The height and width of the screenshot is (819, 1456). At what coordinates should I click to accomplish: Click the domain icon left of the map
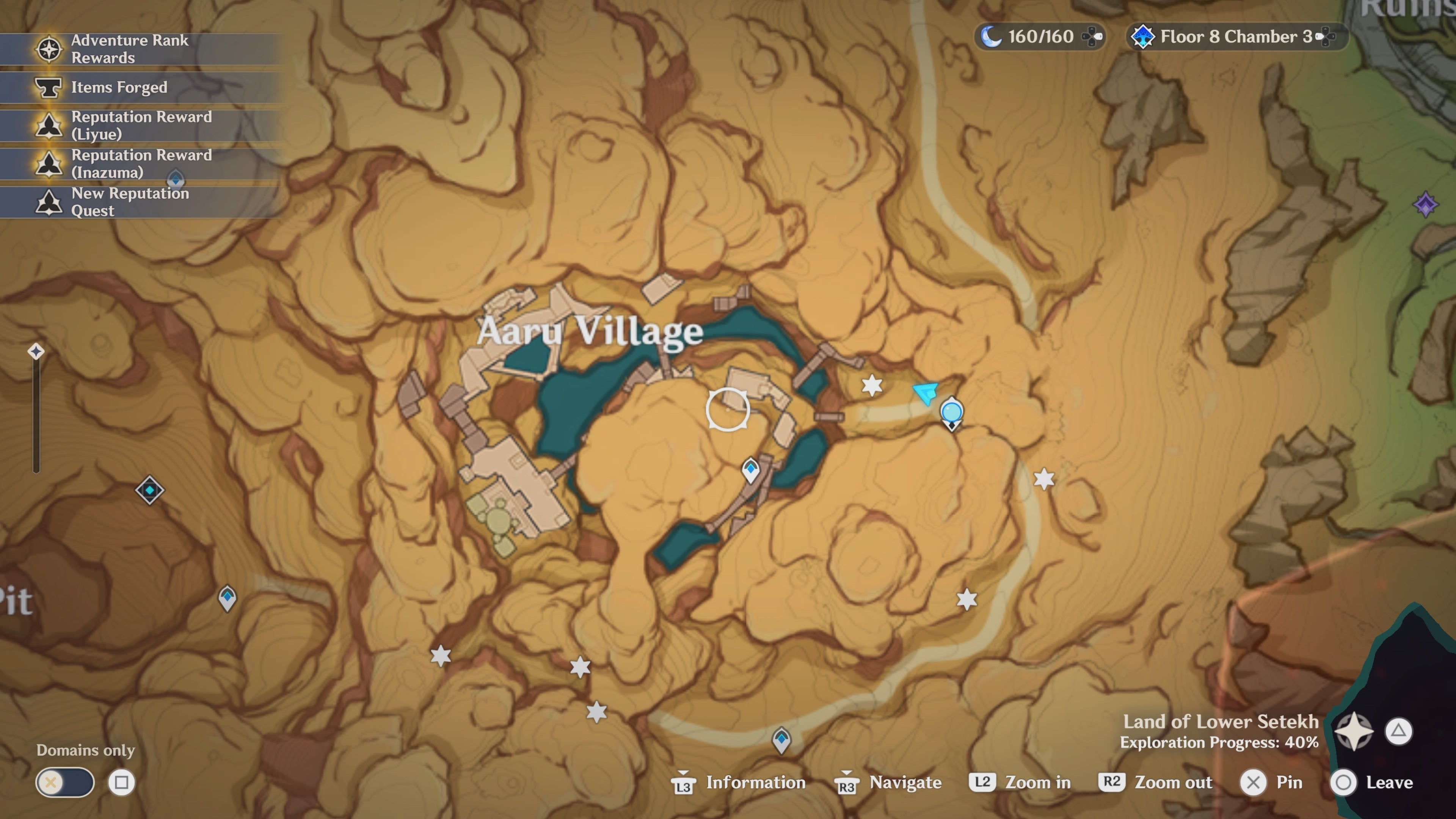click(x=150, y=491)
